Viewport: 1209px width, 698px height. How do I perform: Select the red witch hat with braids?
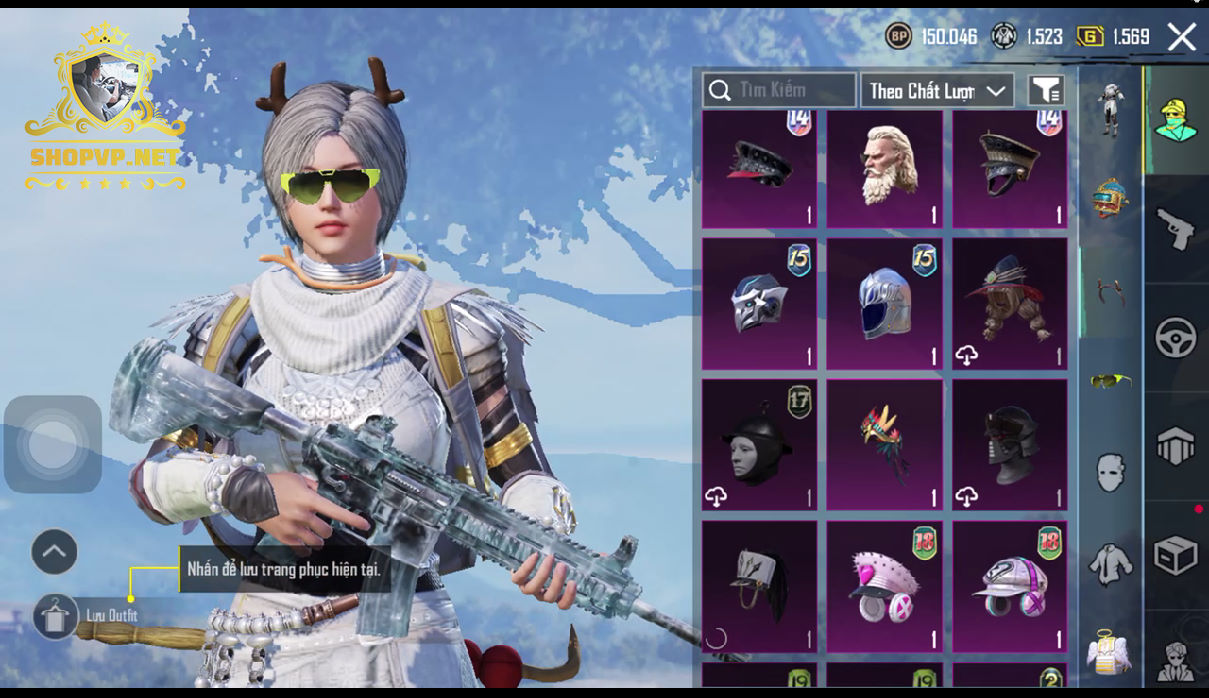tap(1009, 303)
